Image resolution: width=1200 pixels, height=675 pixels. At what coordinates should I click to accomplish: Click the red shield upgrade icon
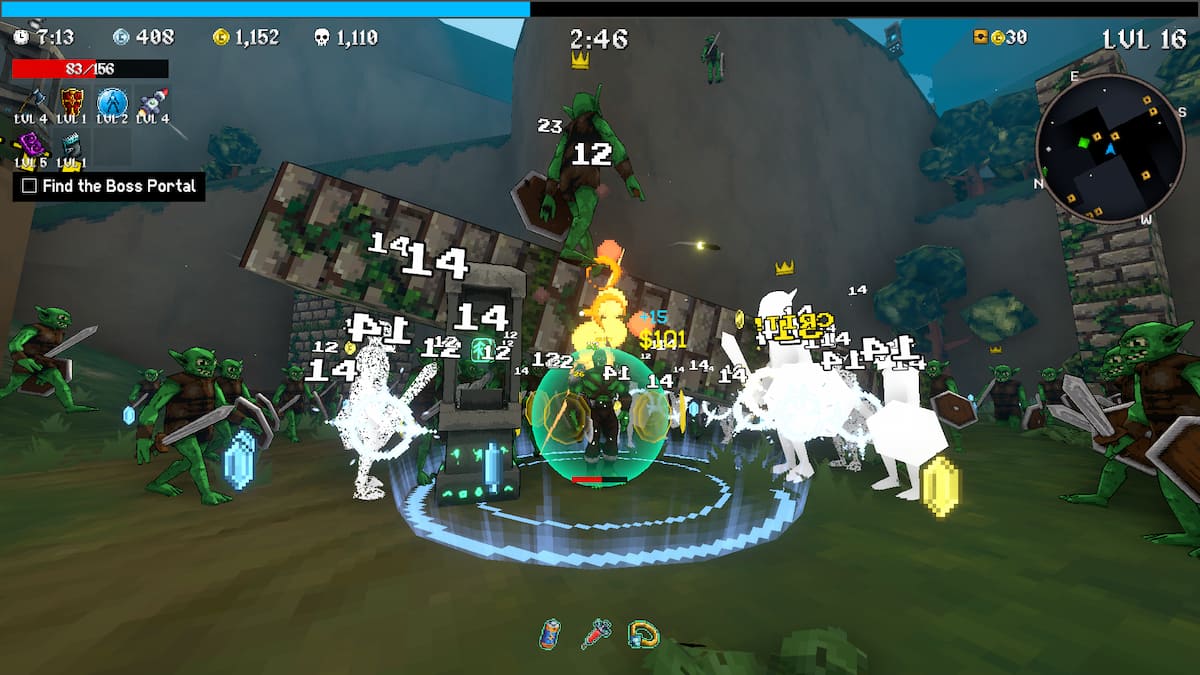pyautogui.click(x=71, y=101)
